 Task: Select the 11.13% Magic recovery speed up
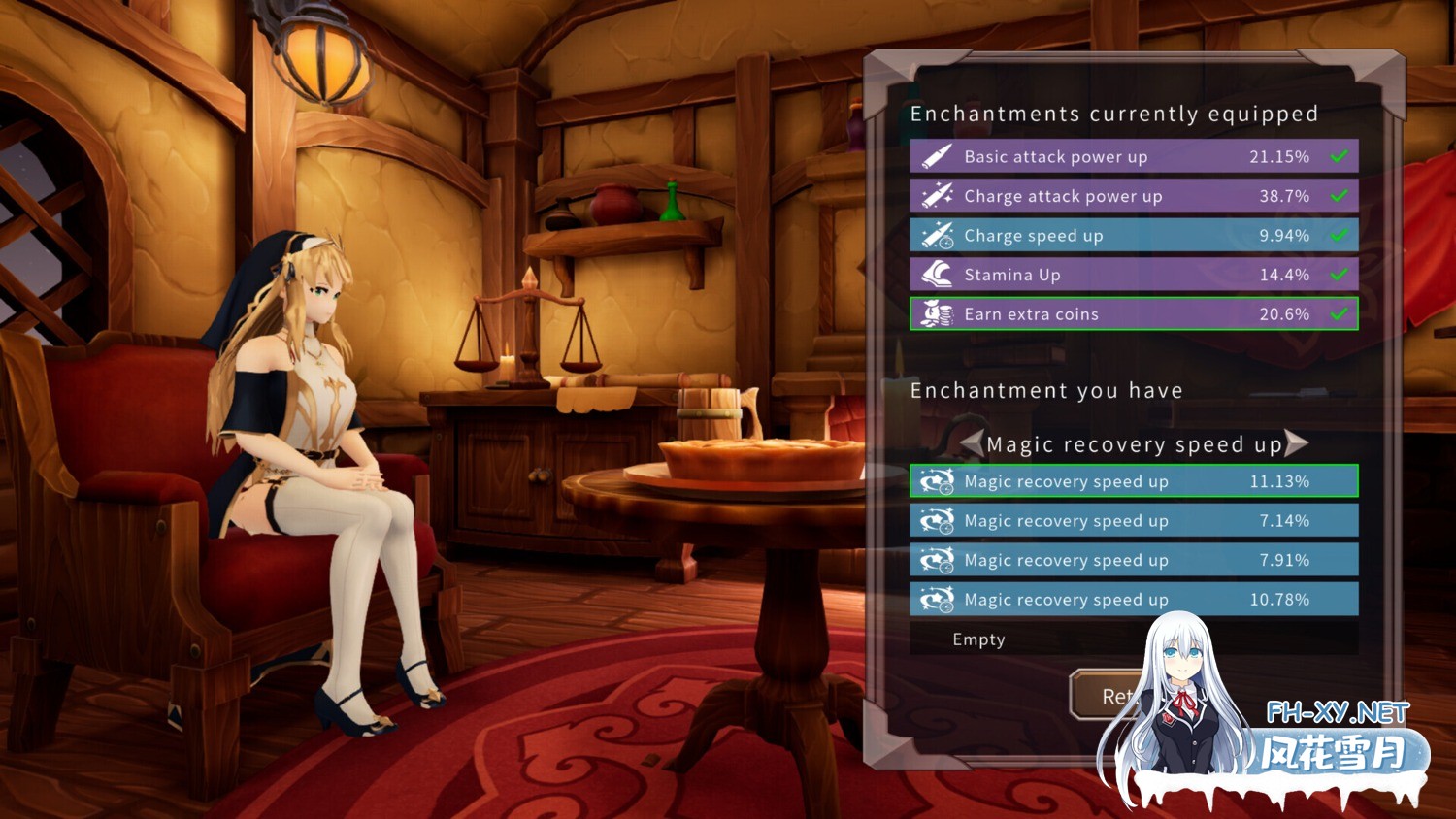[1133, 481]
